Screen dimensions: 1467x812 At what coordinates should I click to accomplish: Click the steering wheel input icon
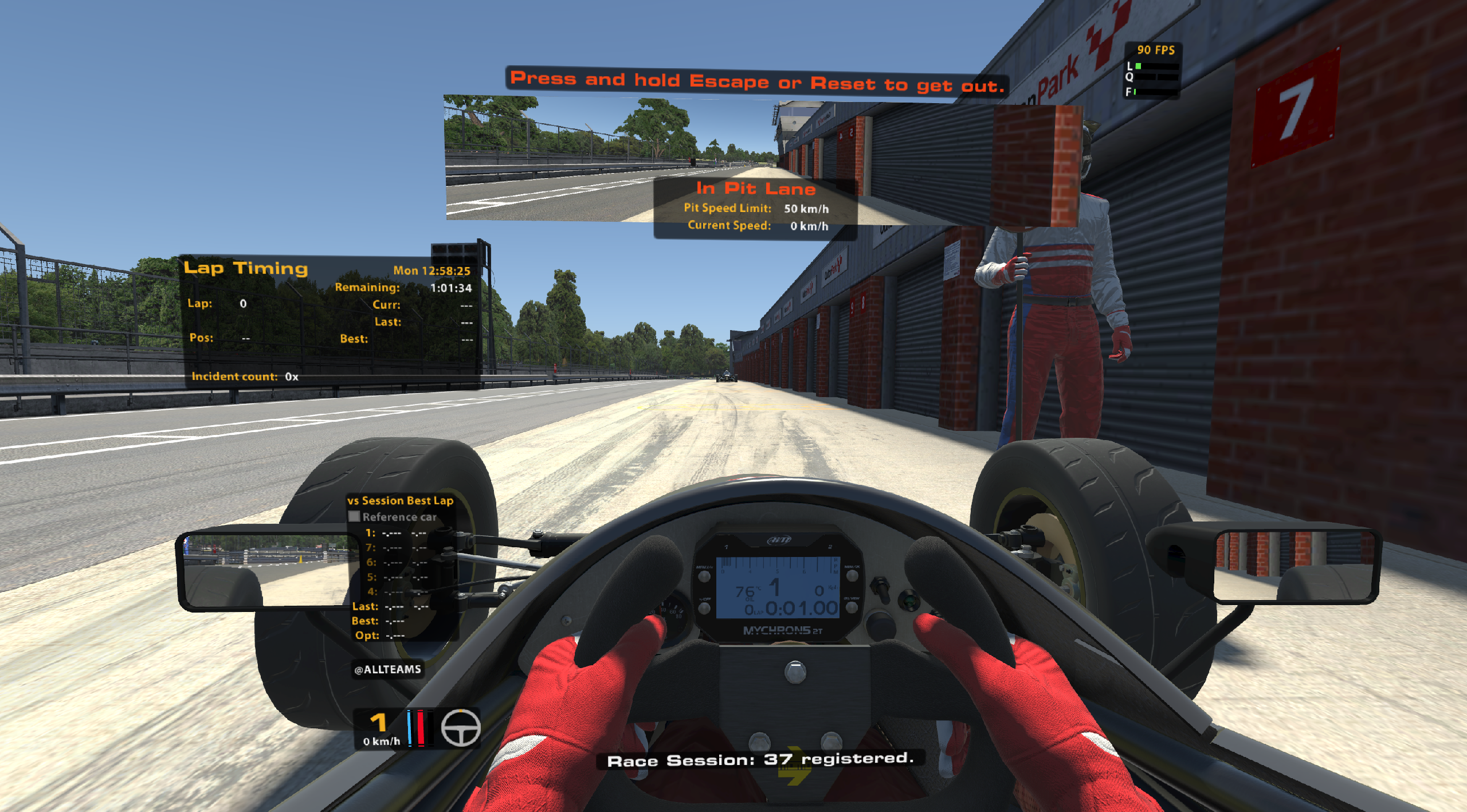point(460,728)
